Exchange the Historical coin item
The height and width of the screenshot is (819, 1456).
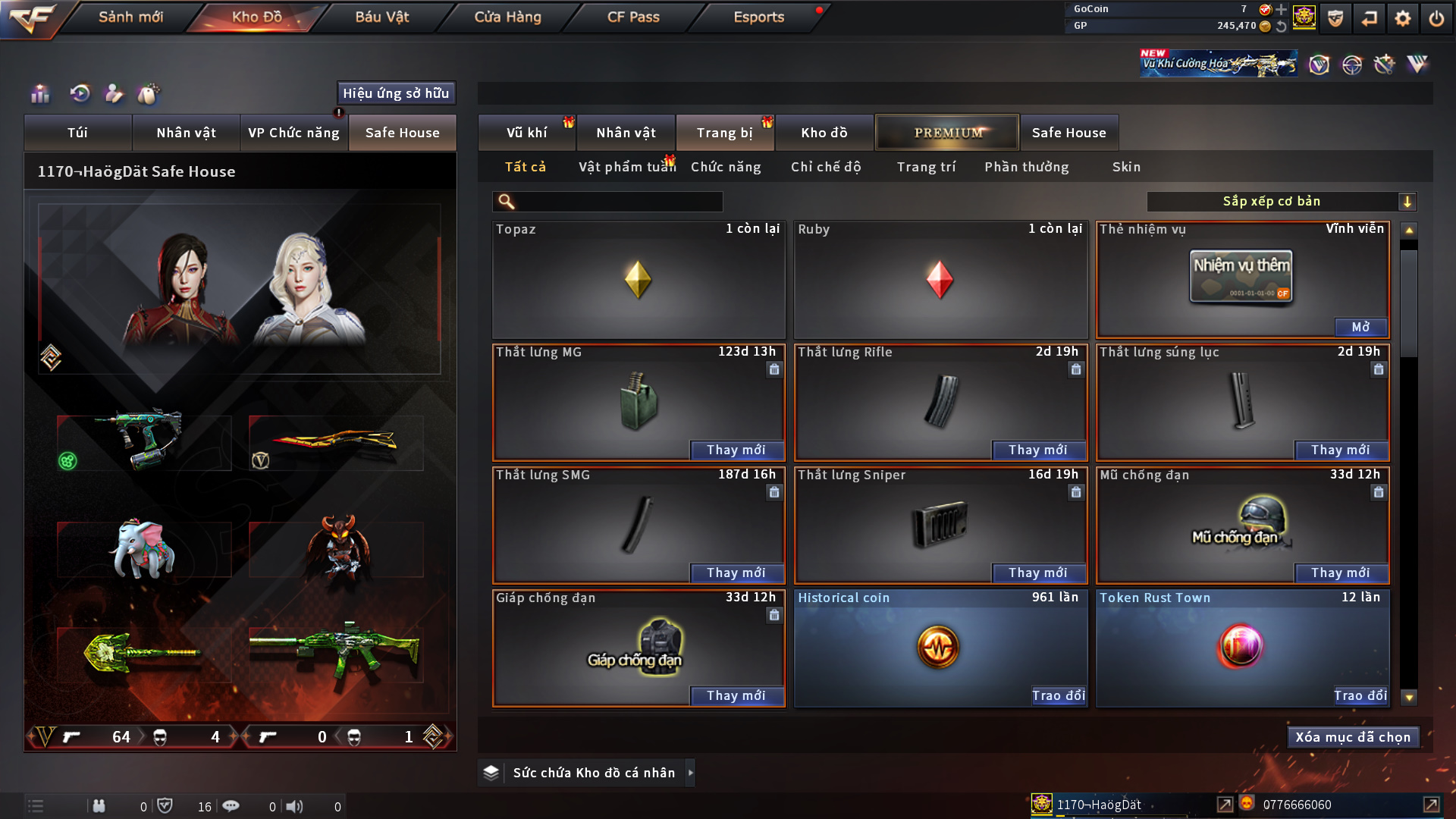pos(1058,695)
